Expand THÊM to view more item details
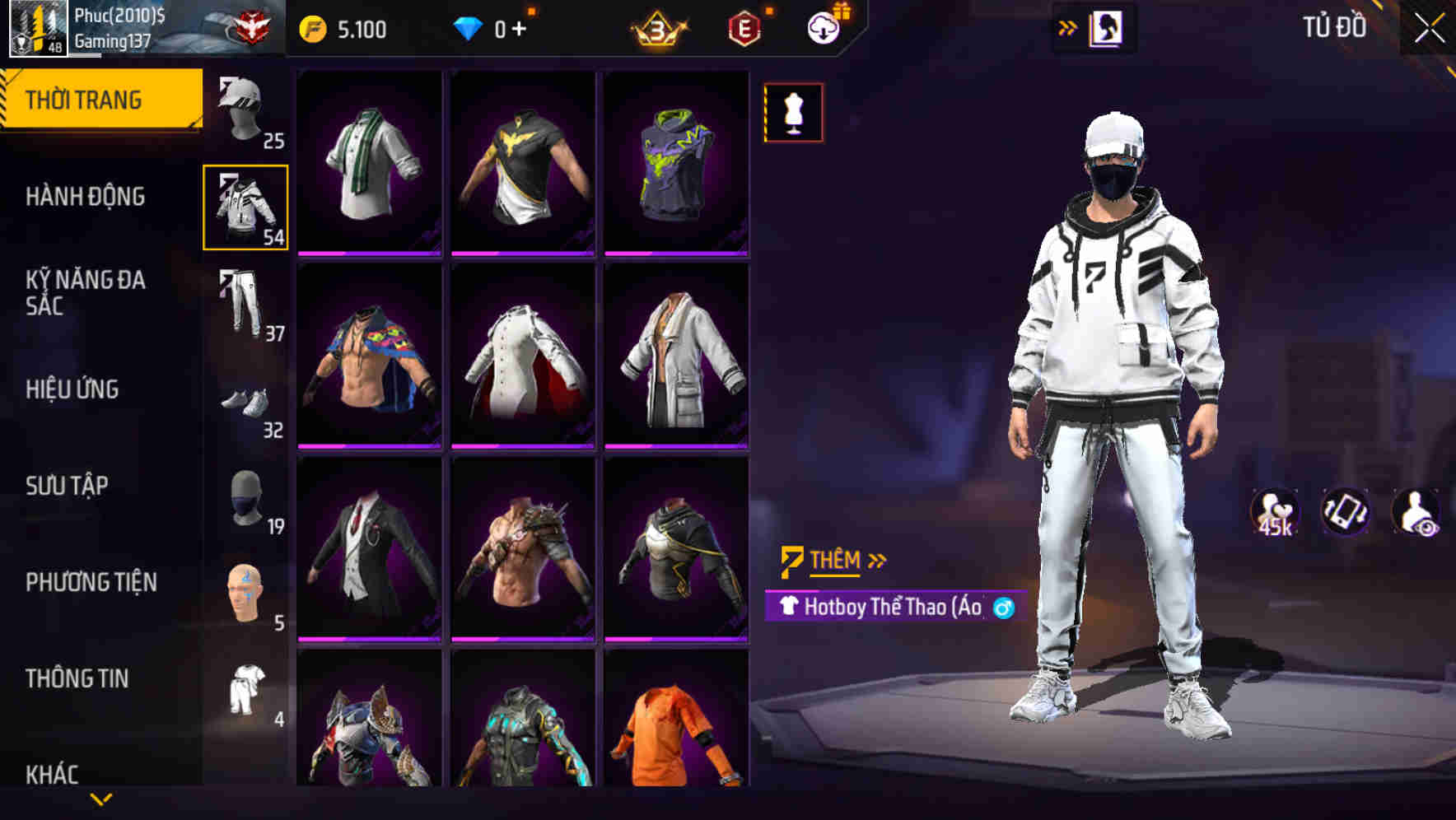The width and height of the screenshot is (1456, 820). click(835, 560)
